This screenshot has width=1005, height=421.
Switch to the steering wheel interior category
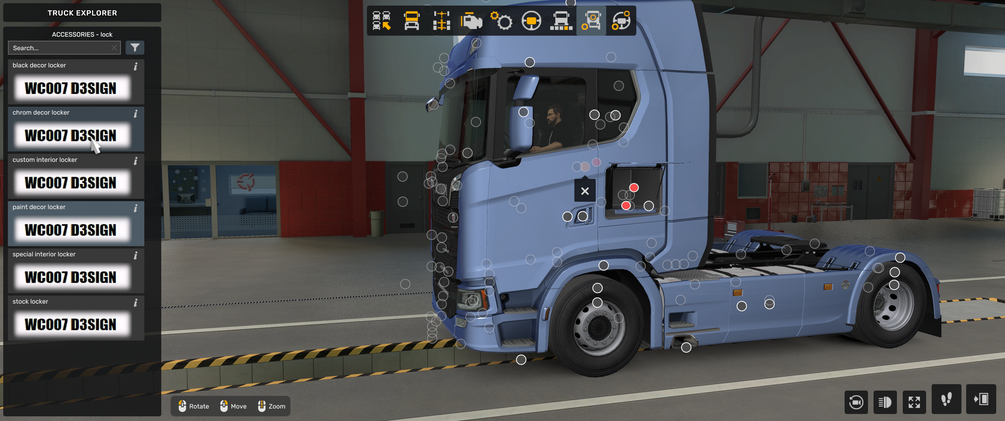(x=531, y=20)
